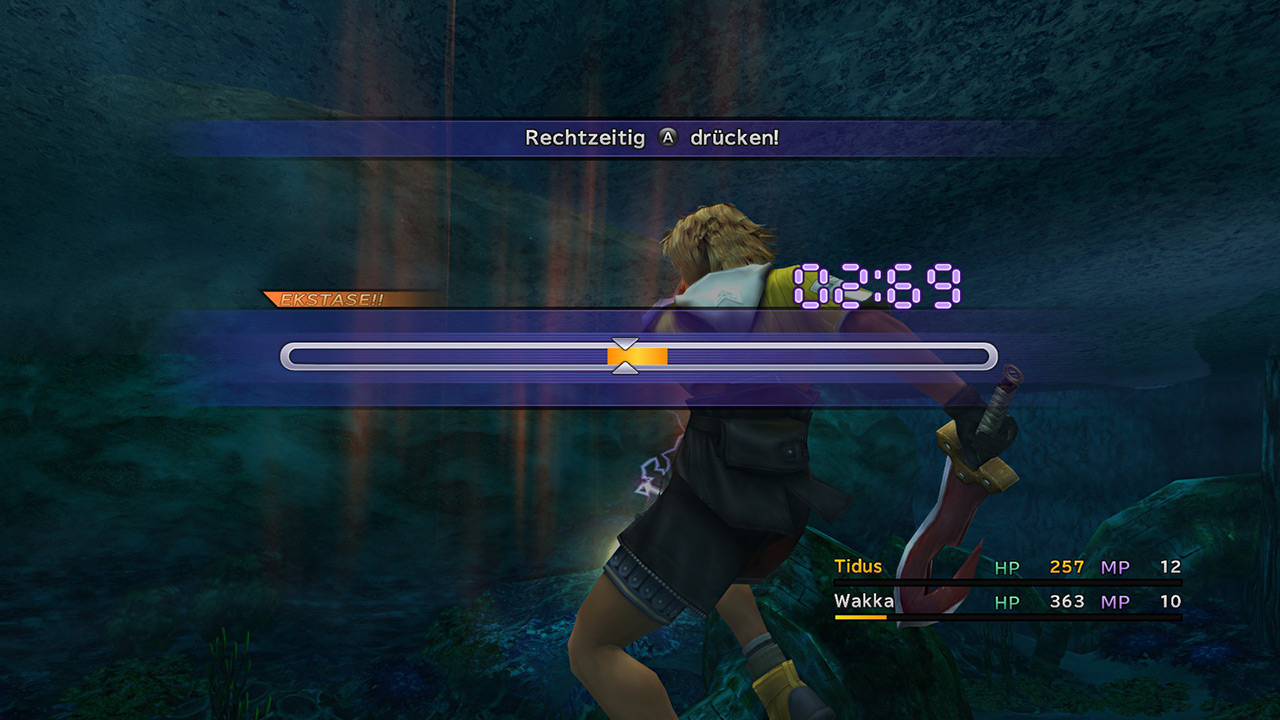Select Tidus in the party status list
Viewport: 1280px width, 720px height.
(858, 567)
